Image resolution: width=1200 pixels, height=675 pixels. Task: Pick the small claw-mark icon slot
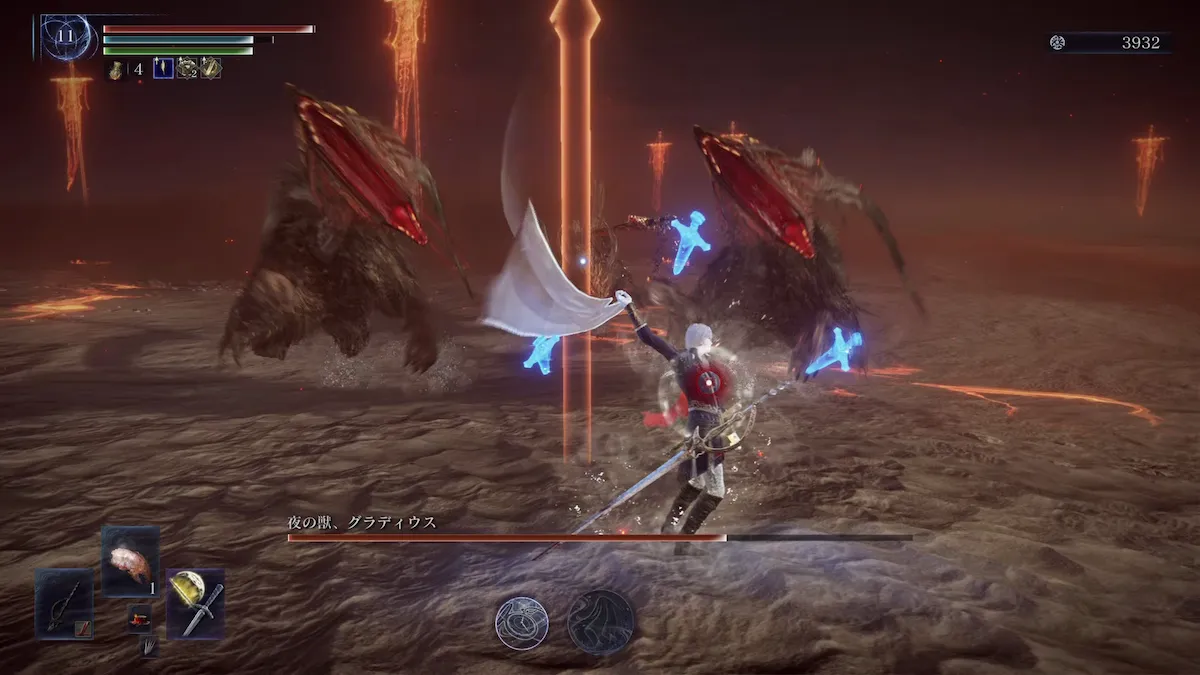click(x=148, y=647)
